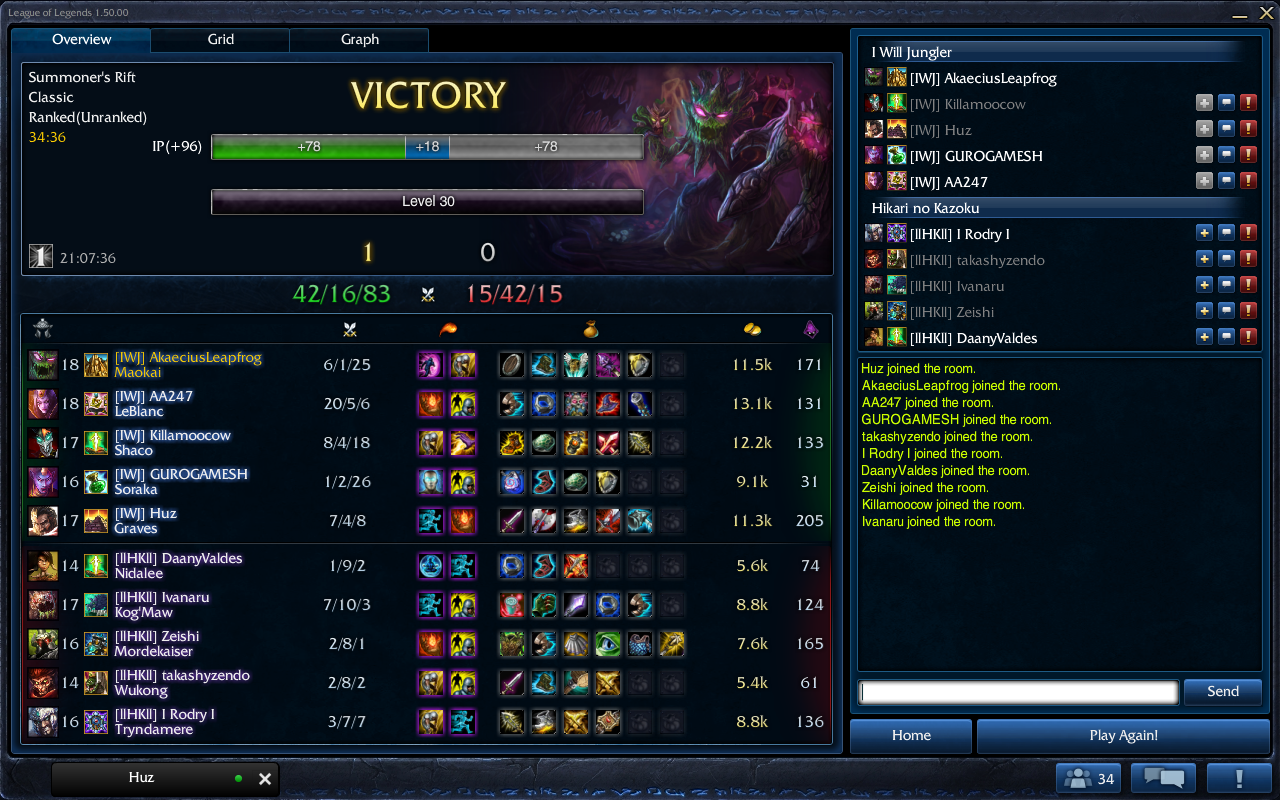Return to Home screen
Image resolution: width=1280 pixels, height=800 pixels.
coord(910,735)
